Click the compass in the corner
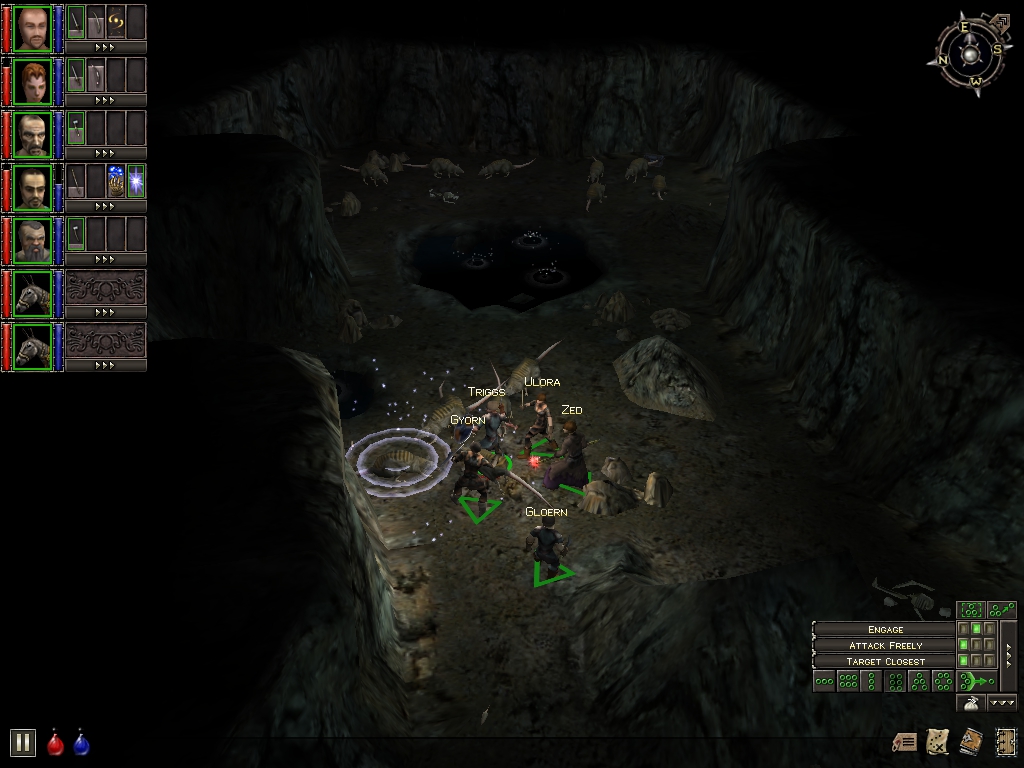Viewport: 1024px width, 768px height. [x=970, y=52]
